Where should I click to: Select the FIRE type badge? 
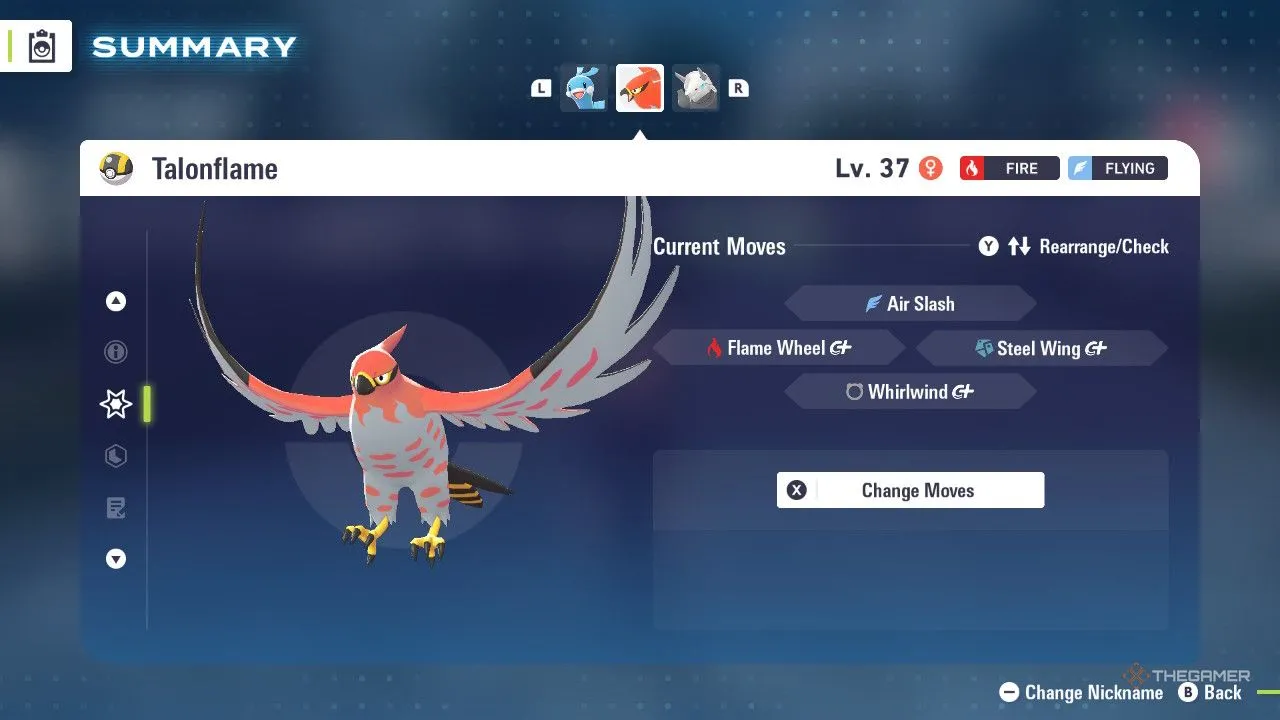(x=1009, y=168)
